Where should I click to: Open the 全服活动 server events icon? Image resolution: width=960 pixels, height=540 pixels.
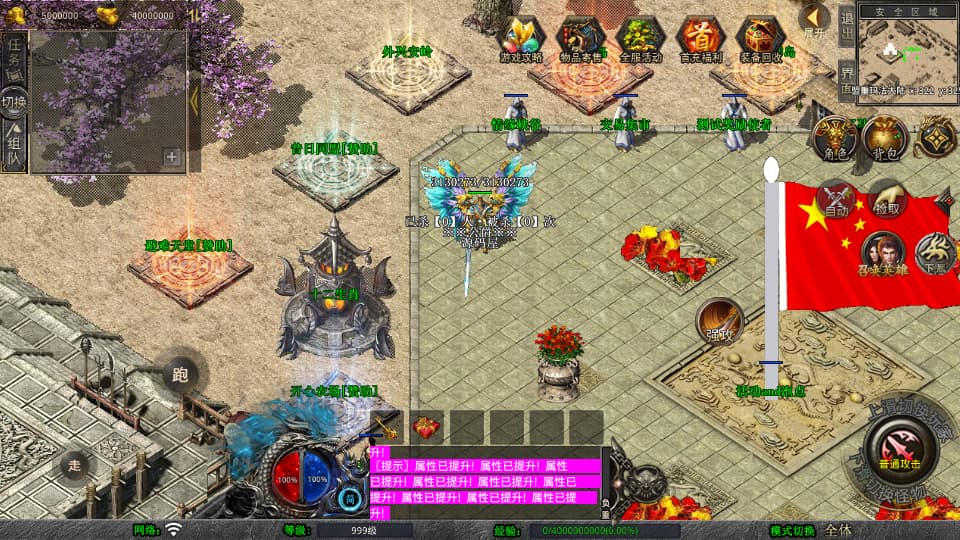pos(641,39)
